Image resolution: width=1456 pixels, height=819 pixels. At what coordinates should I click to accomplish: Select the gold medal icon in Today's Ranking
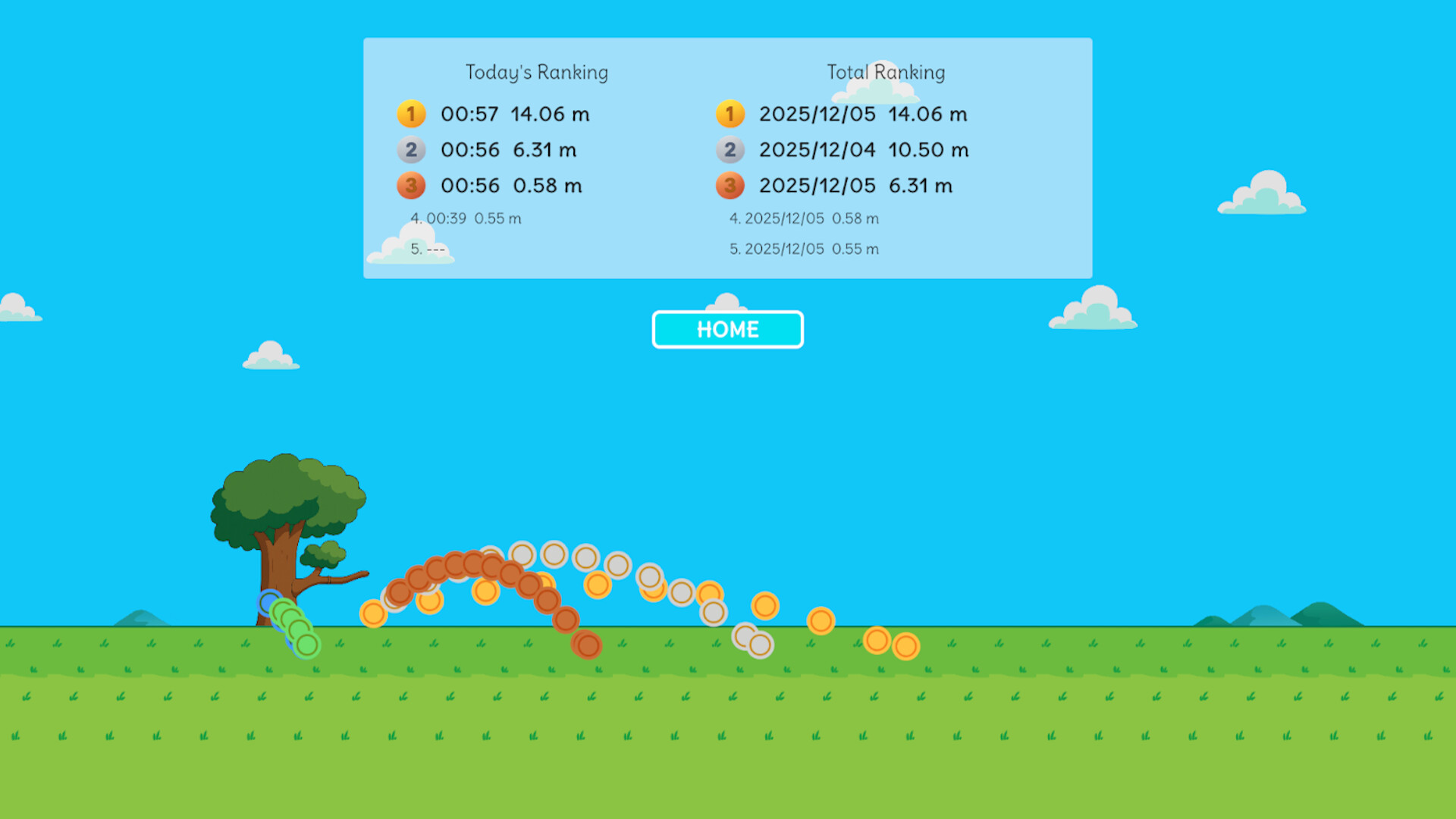coord(411,114)
